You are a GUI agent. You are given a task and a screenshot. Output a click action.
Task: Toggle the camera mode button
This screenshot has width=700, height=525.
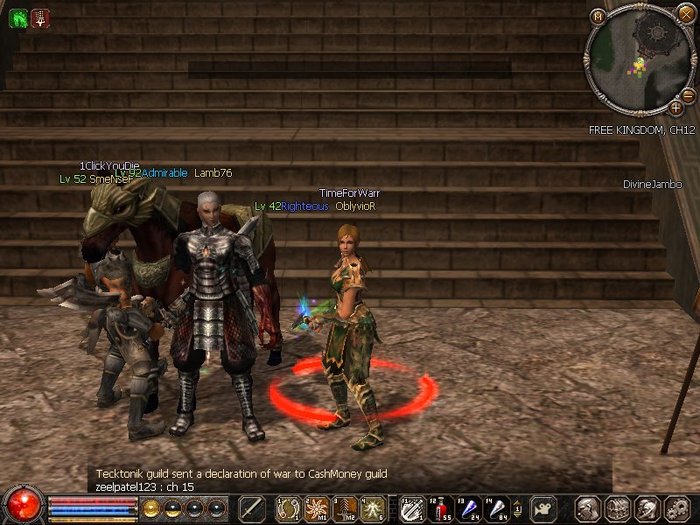tap(543, 509)
